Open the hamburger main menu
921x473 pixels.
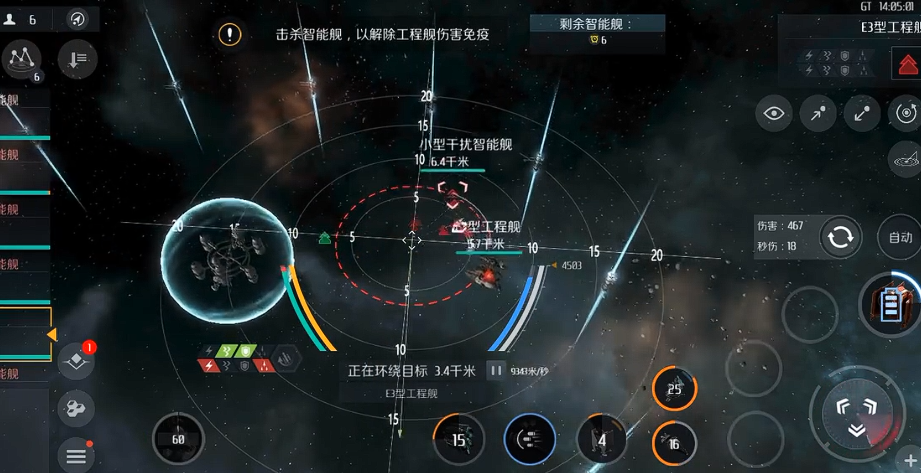pos(77,456)
